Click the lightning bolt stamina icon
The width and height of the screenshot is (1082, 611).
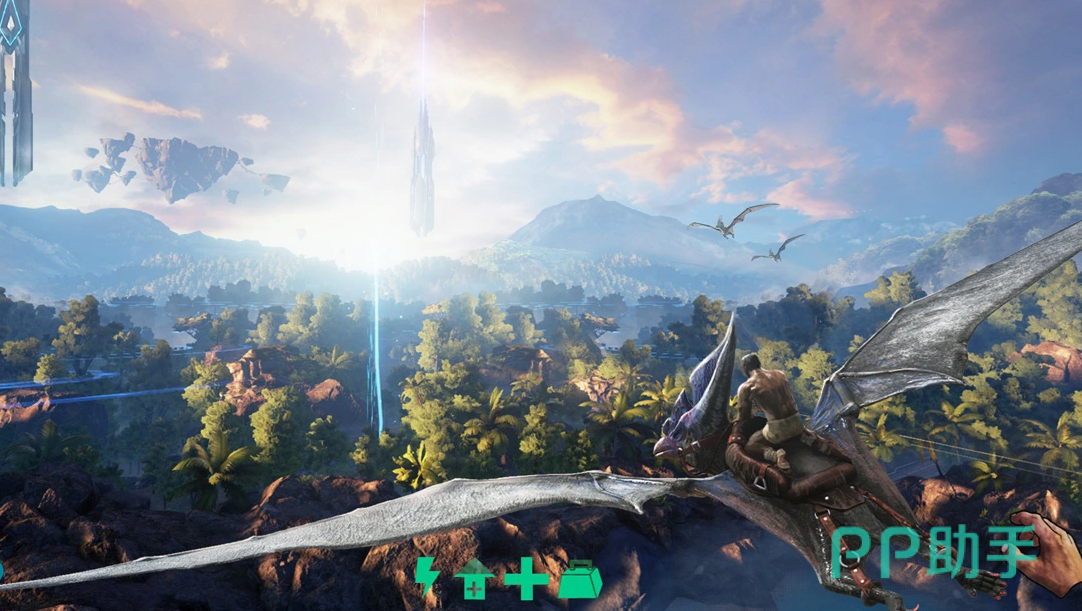tap(427, 578)
